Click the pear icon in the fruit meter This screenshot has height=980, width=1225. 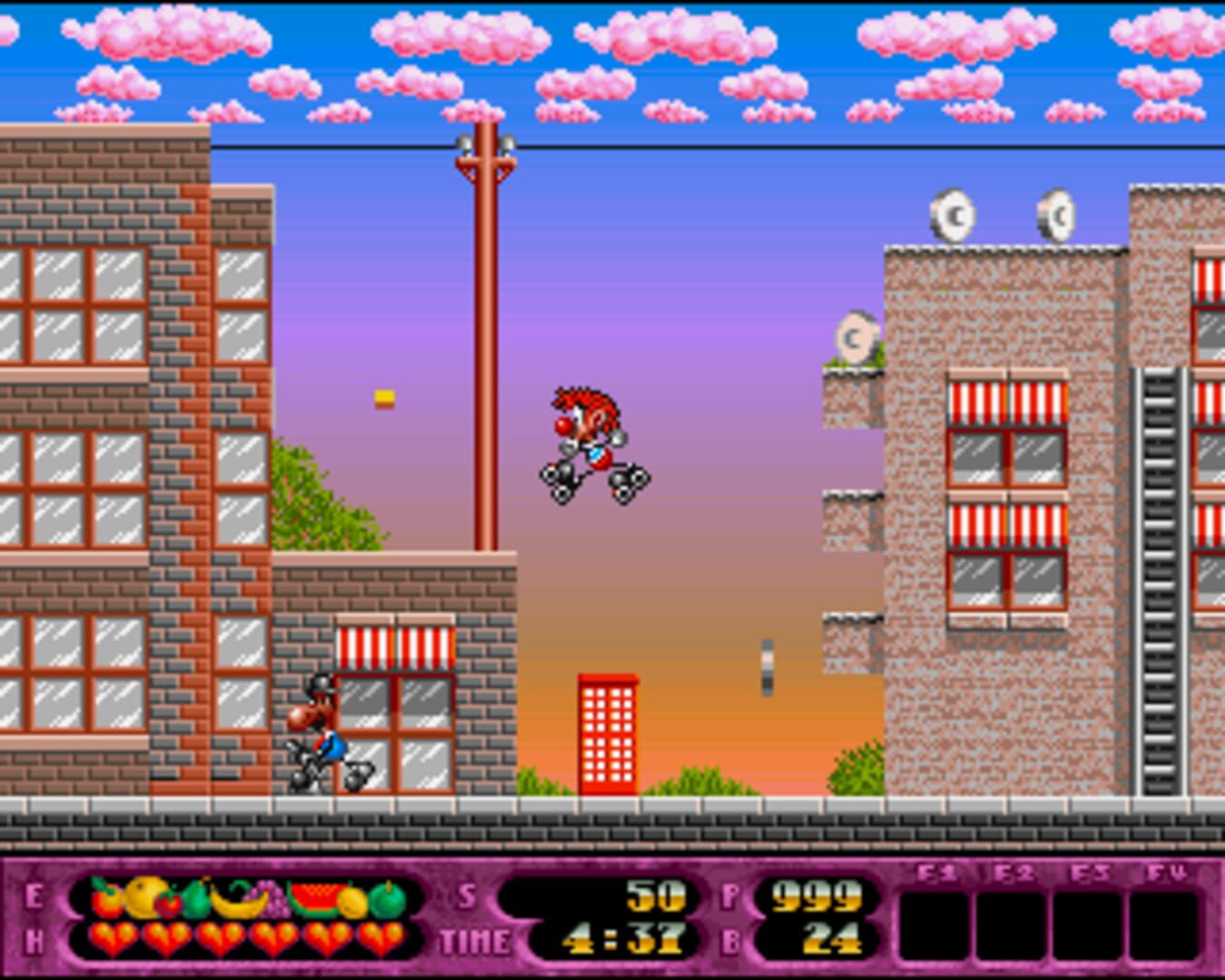coord(195,900)
